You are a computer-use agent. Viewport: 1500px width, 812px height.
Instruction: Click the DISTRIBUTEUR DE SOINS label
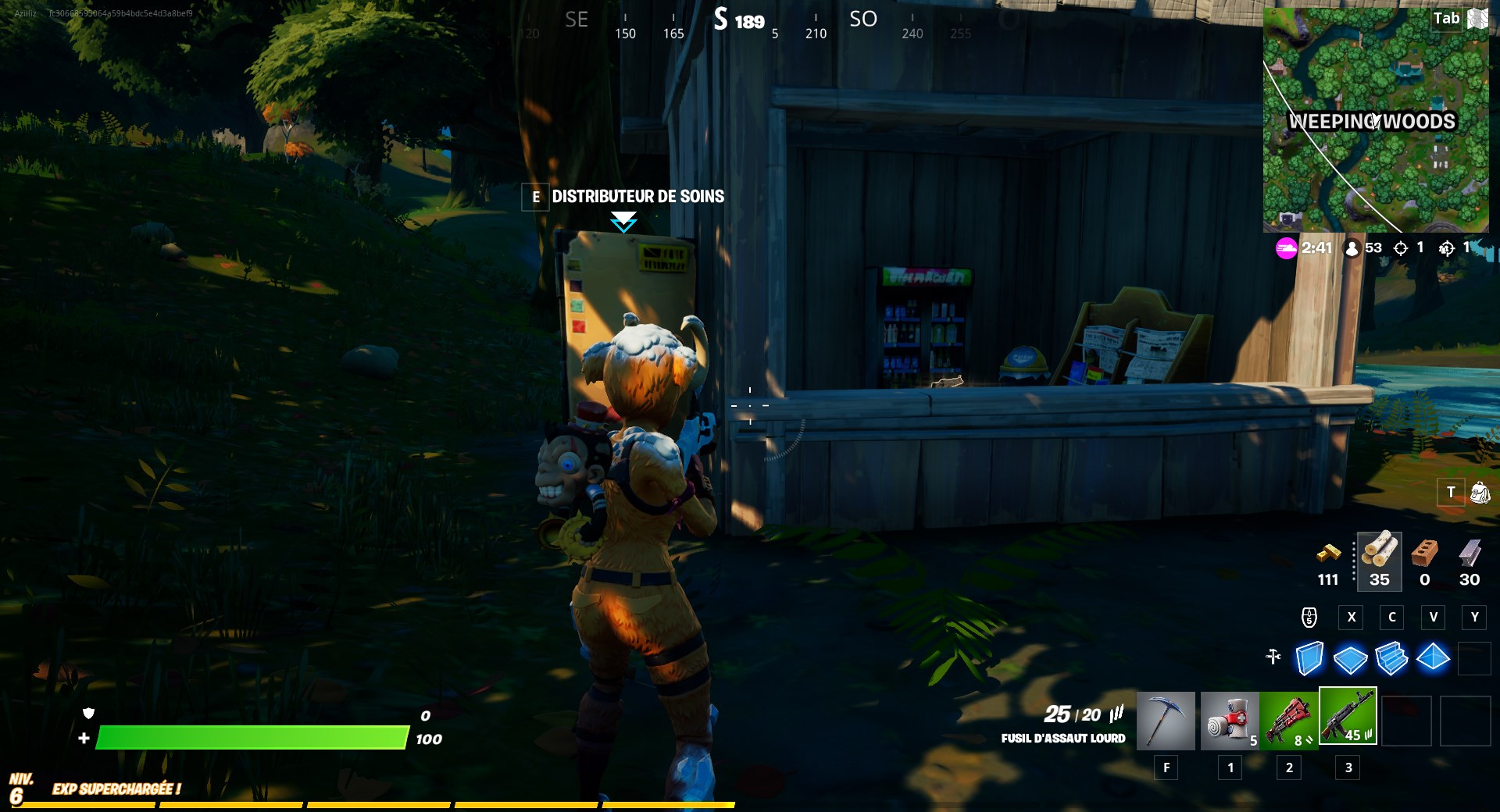[637, 197]
